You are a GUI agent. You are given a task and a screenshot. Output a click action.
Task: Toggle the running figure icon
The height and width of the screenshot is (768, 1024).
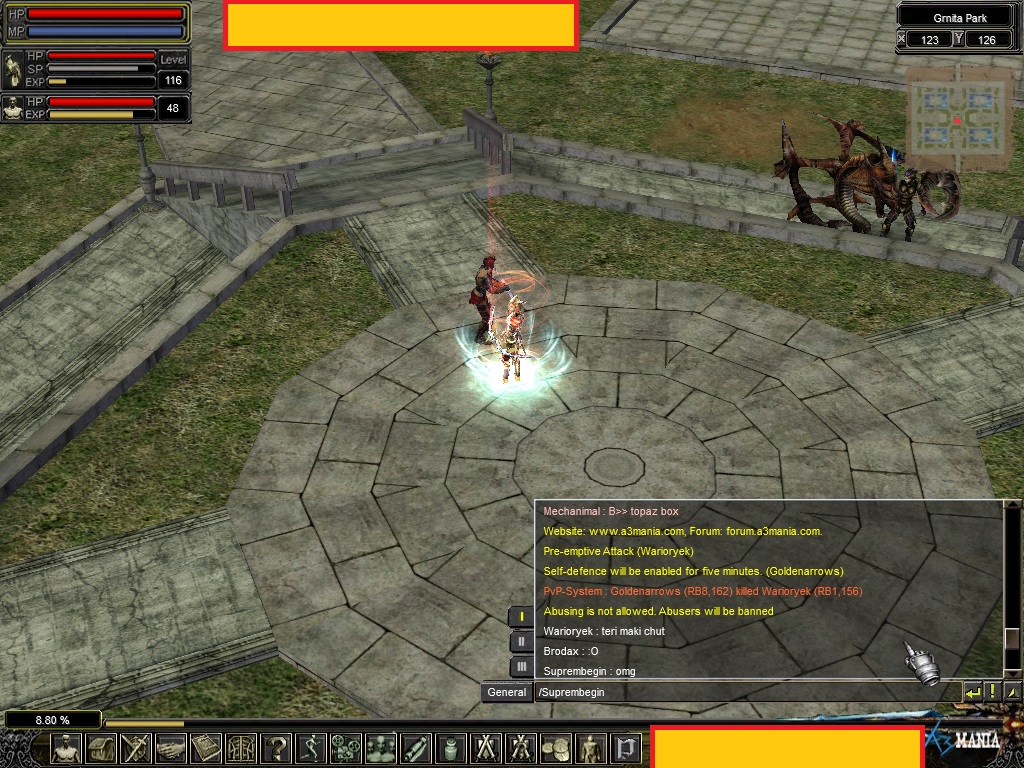311,748
